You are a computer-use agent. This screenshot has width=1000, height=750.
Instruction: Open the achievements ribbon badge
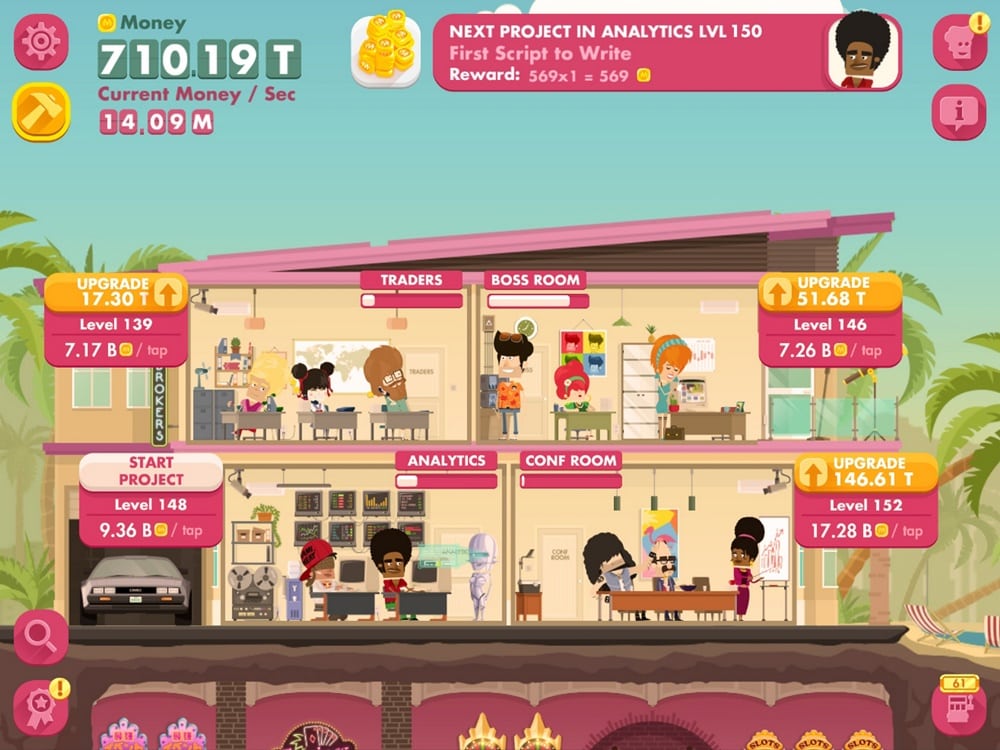pos(41,707)
